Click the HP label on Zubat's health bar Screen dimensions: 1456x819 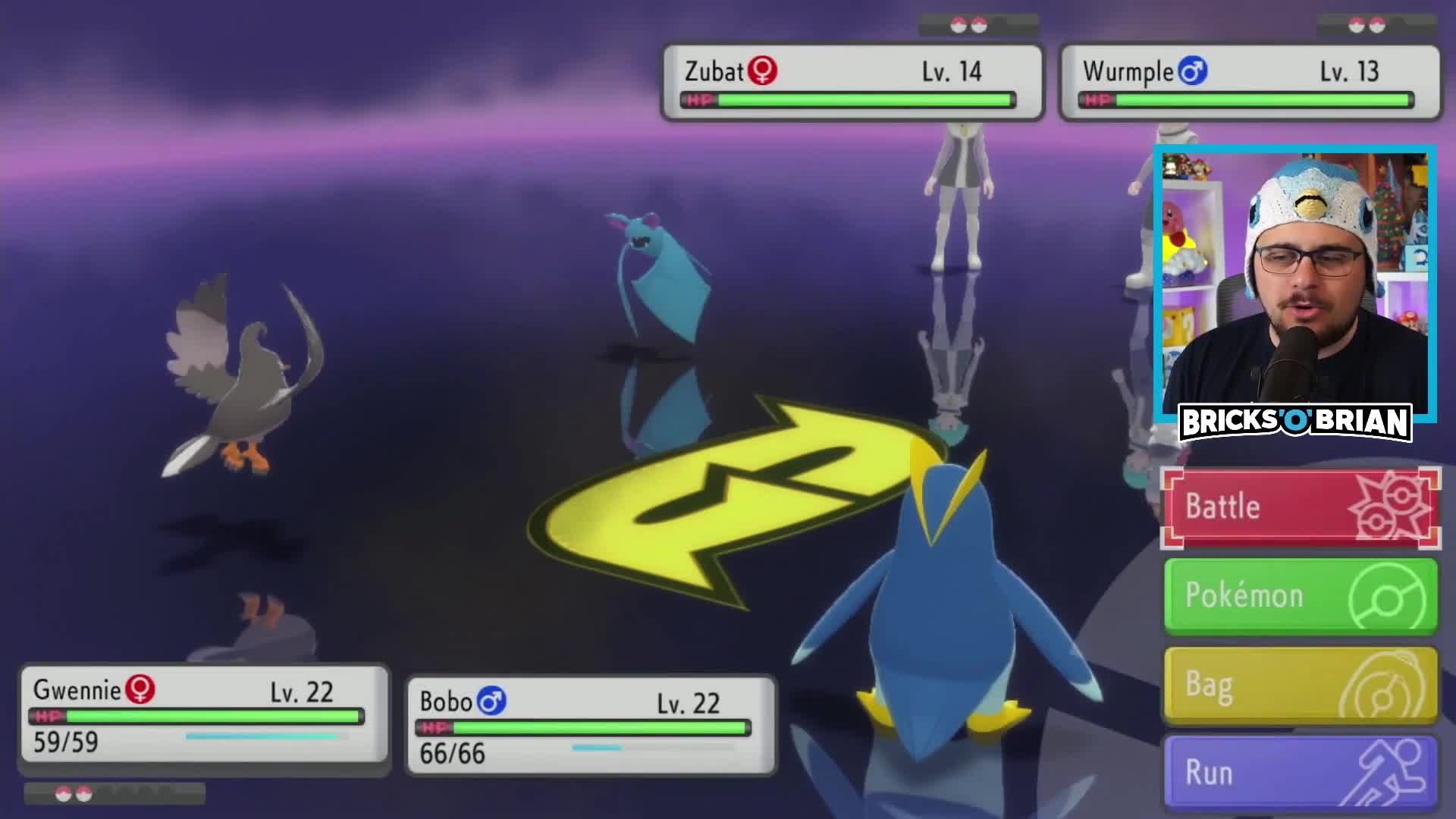701,99
